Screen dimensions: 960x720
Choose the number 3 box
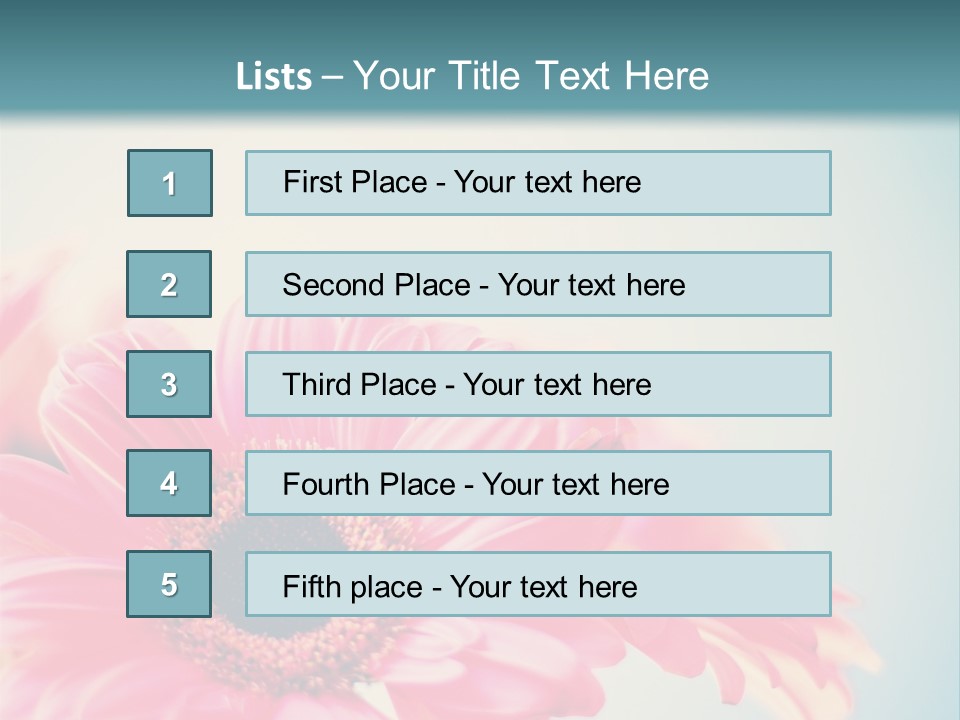click(169, 384)
